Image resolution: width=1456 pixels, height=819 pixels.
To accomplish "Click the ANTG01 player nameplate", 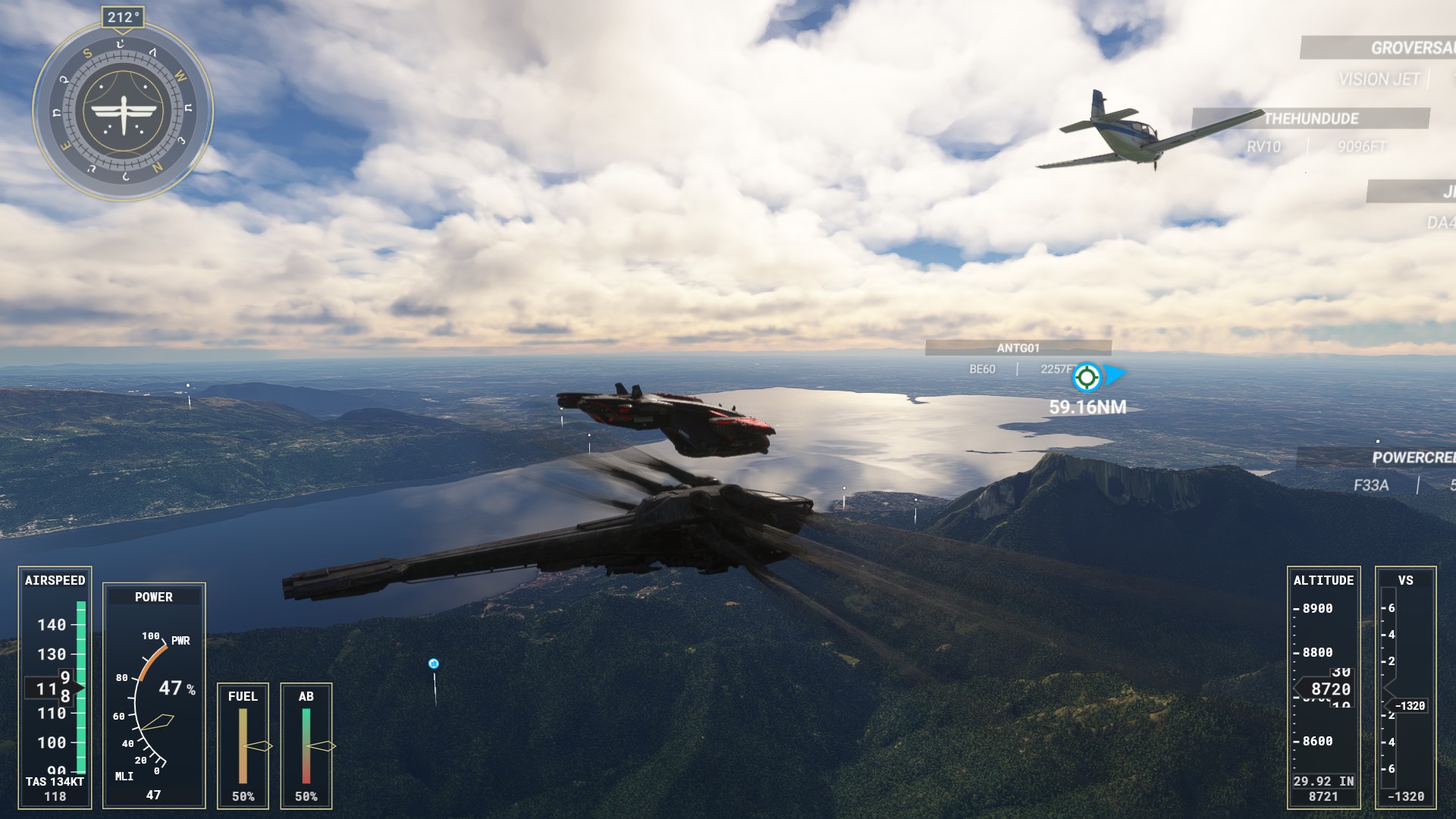I will (x=1018, y=348).
